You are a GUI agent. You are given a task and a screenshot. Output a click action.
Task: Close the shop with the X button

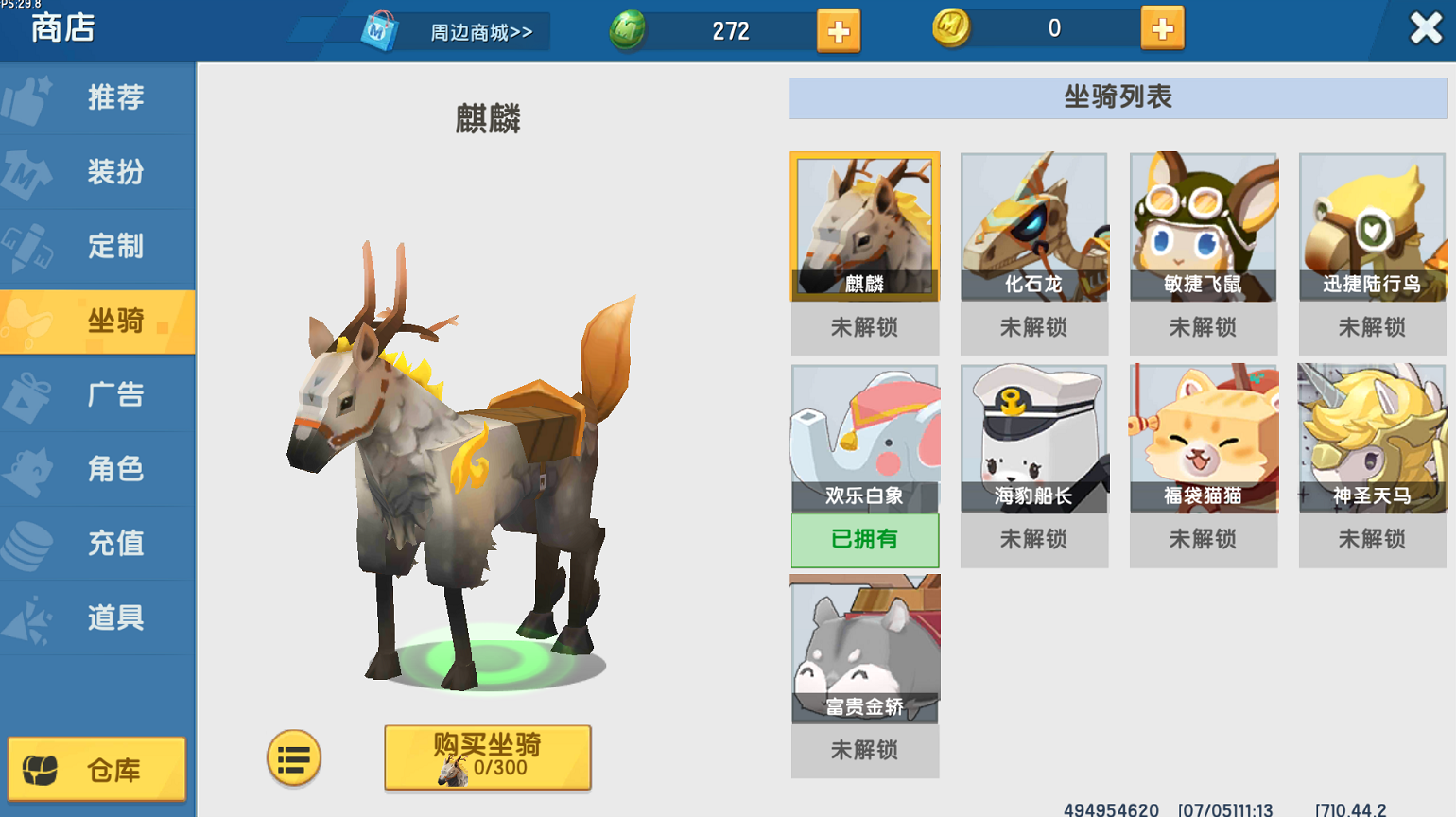[x=1425, y=28]
